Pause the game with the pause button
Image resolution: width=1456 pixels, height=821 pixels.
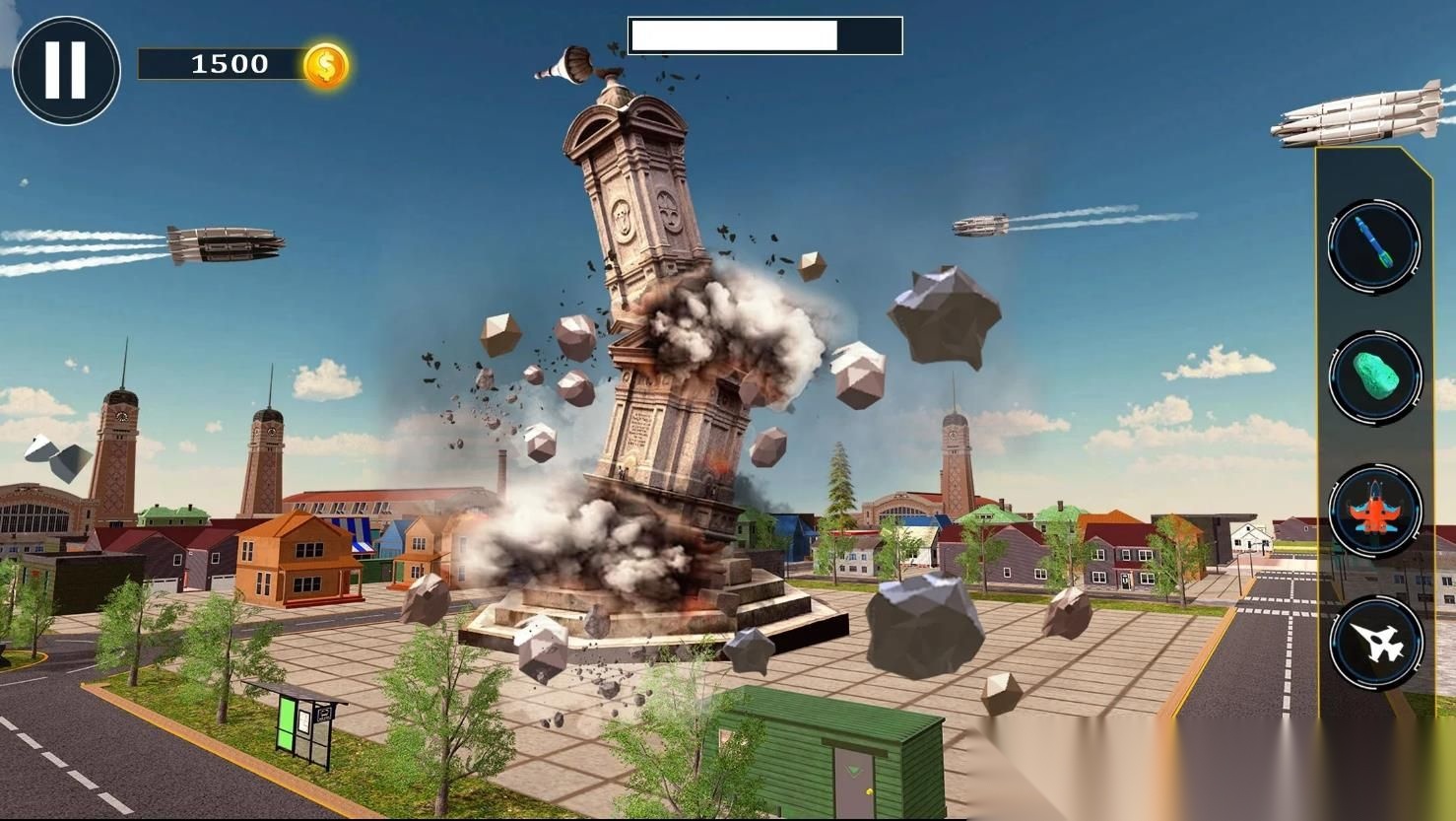[x=66, y=70]
